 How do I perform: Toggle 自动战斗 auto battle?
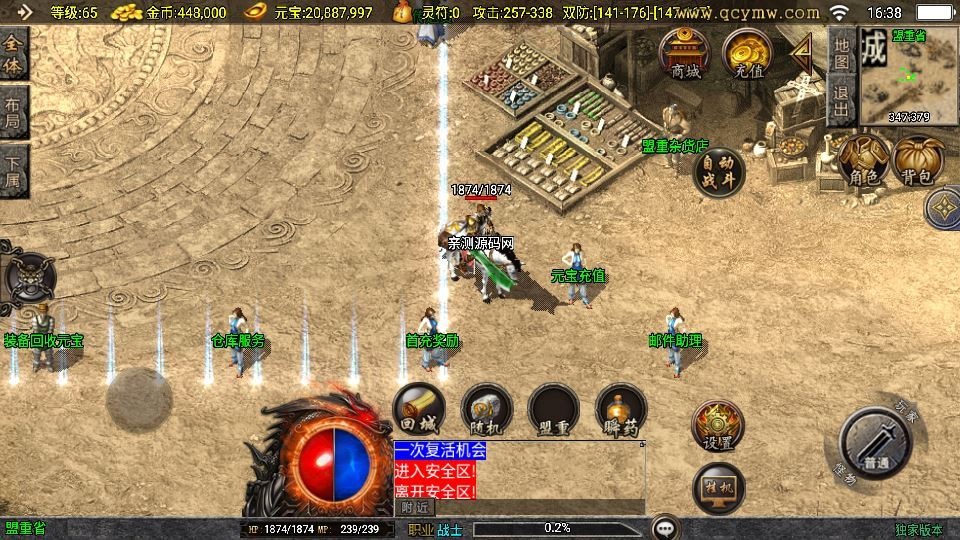point(720,171)
